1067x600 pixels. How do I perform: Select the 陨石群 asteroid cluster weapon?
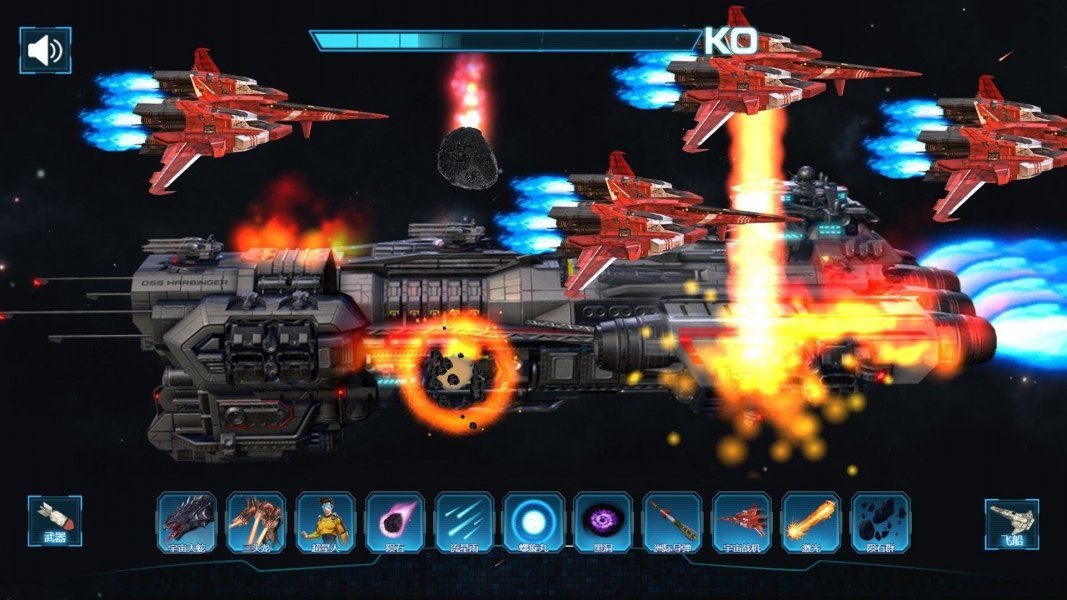click(x=880, y=522)
